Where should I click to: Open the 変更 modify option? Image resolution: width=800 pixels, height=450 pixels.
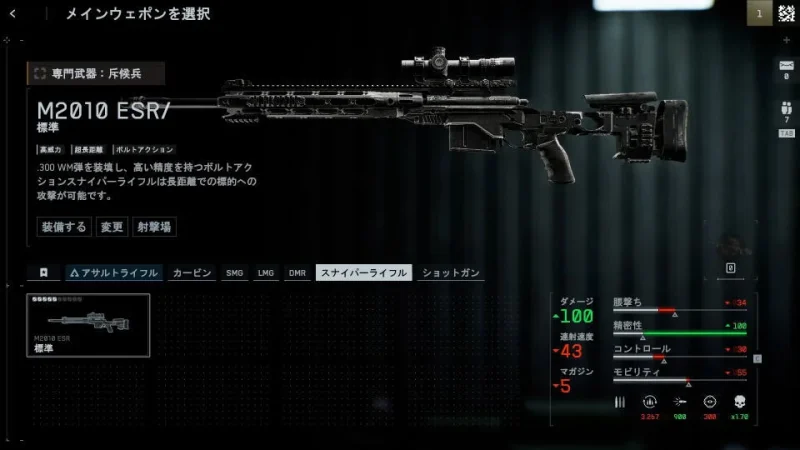[x=111, y=227]
